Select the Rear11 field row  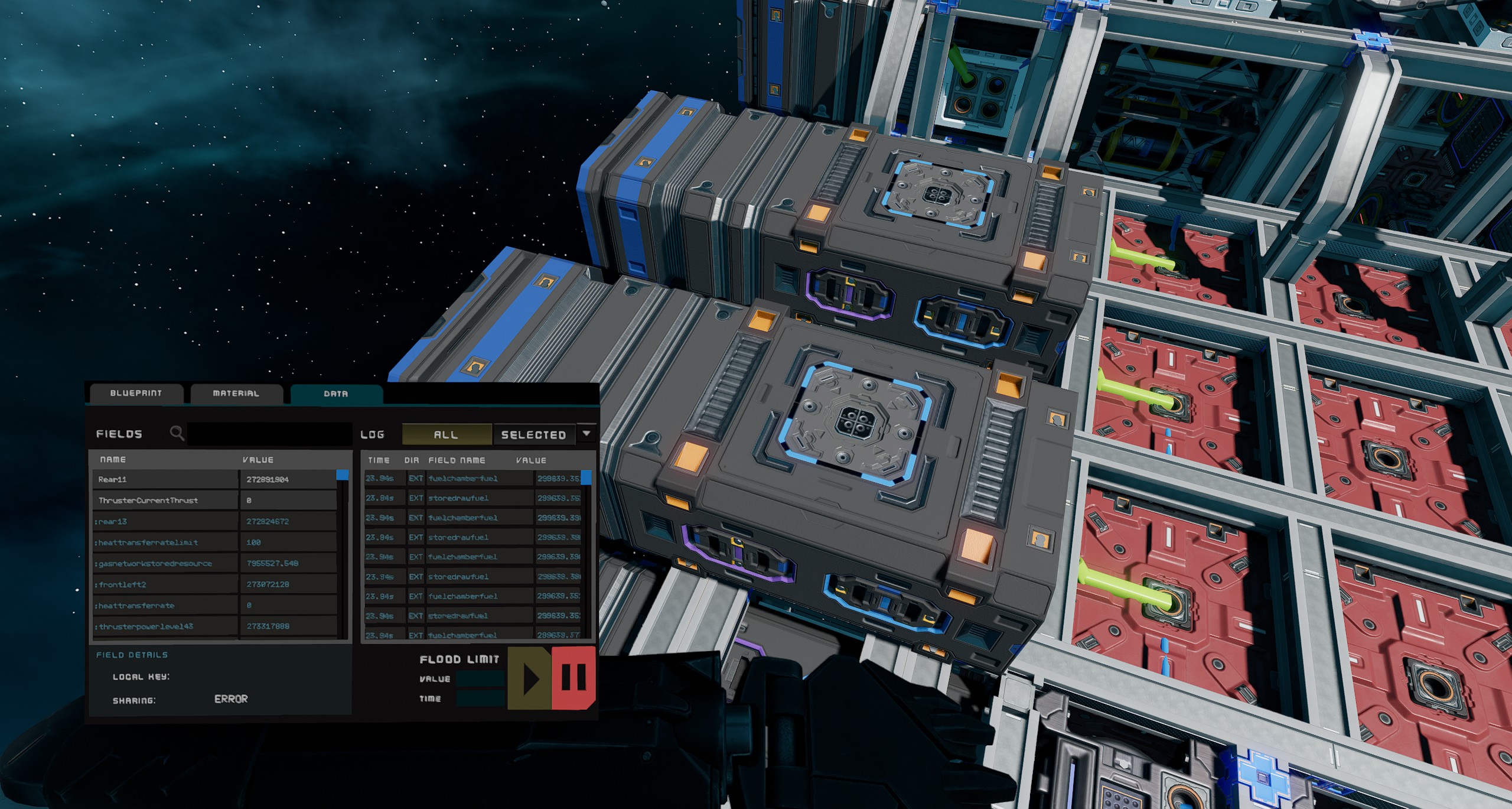click(165, 479)
